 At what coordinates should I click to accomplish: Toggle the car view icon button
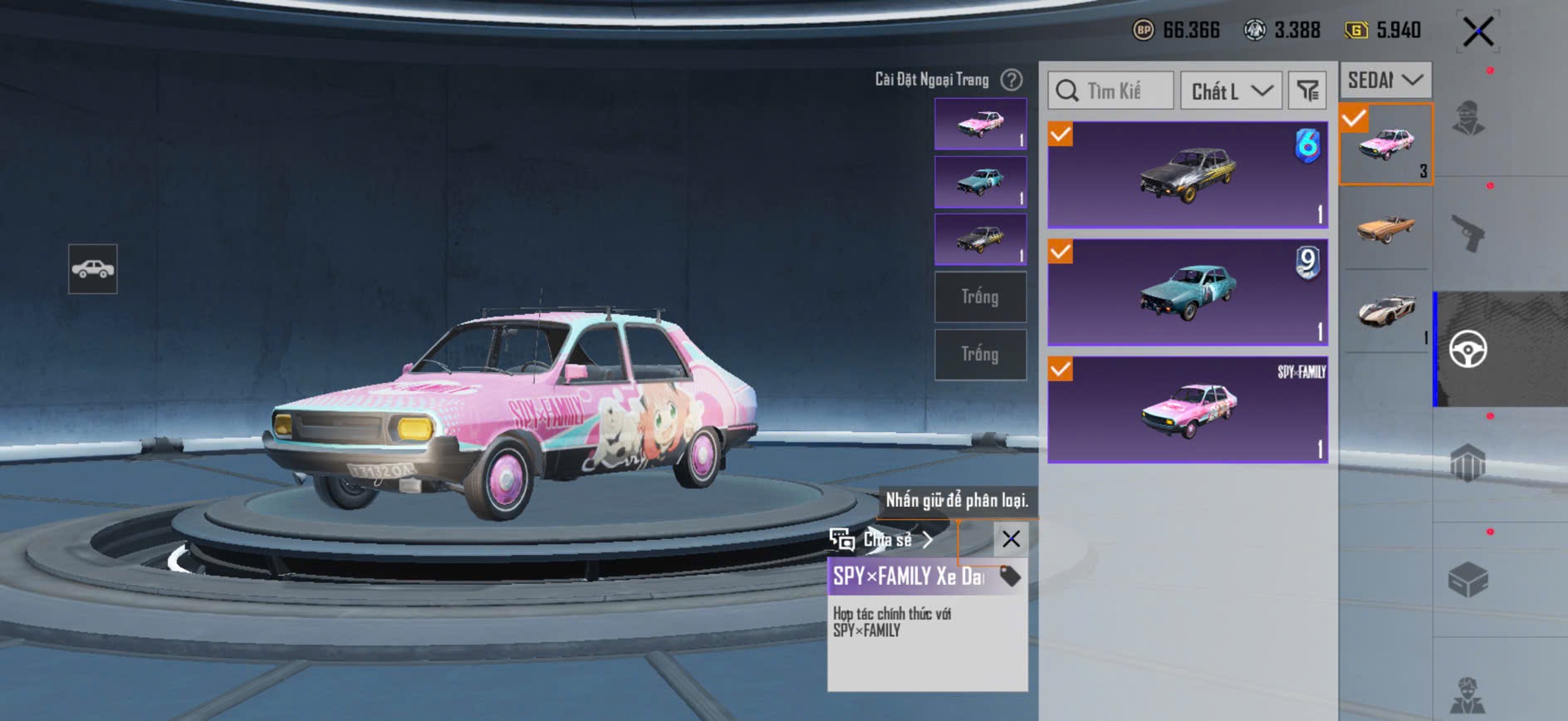pyautogui.click(x=93, y=269)
